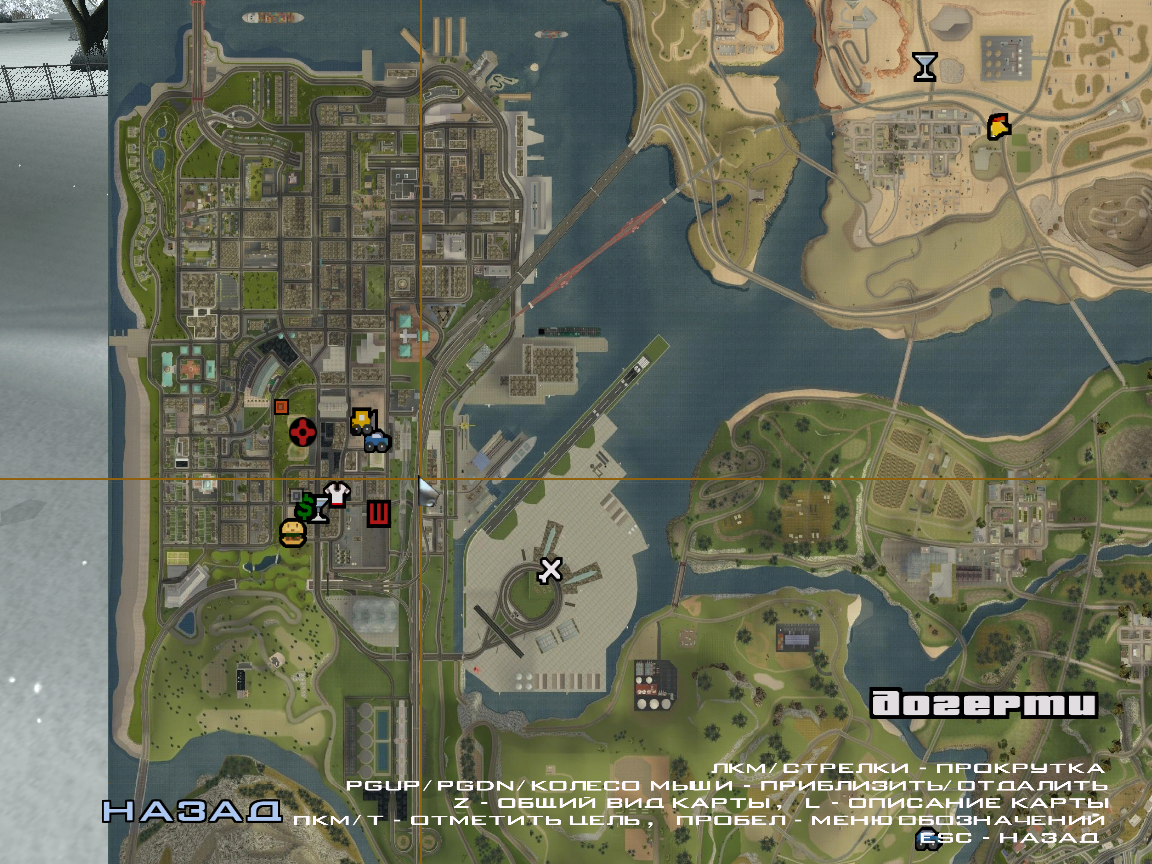Select the white airplane airport marker
1152x864 pixels.
click(x=550, y=570)
